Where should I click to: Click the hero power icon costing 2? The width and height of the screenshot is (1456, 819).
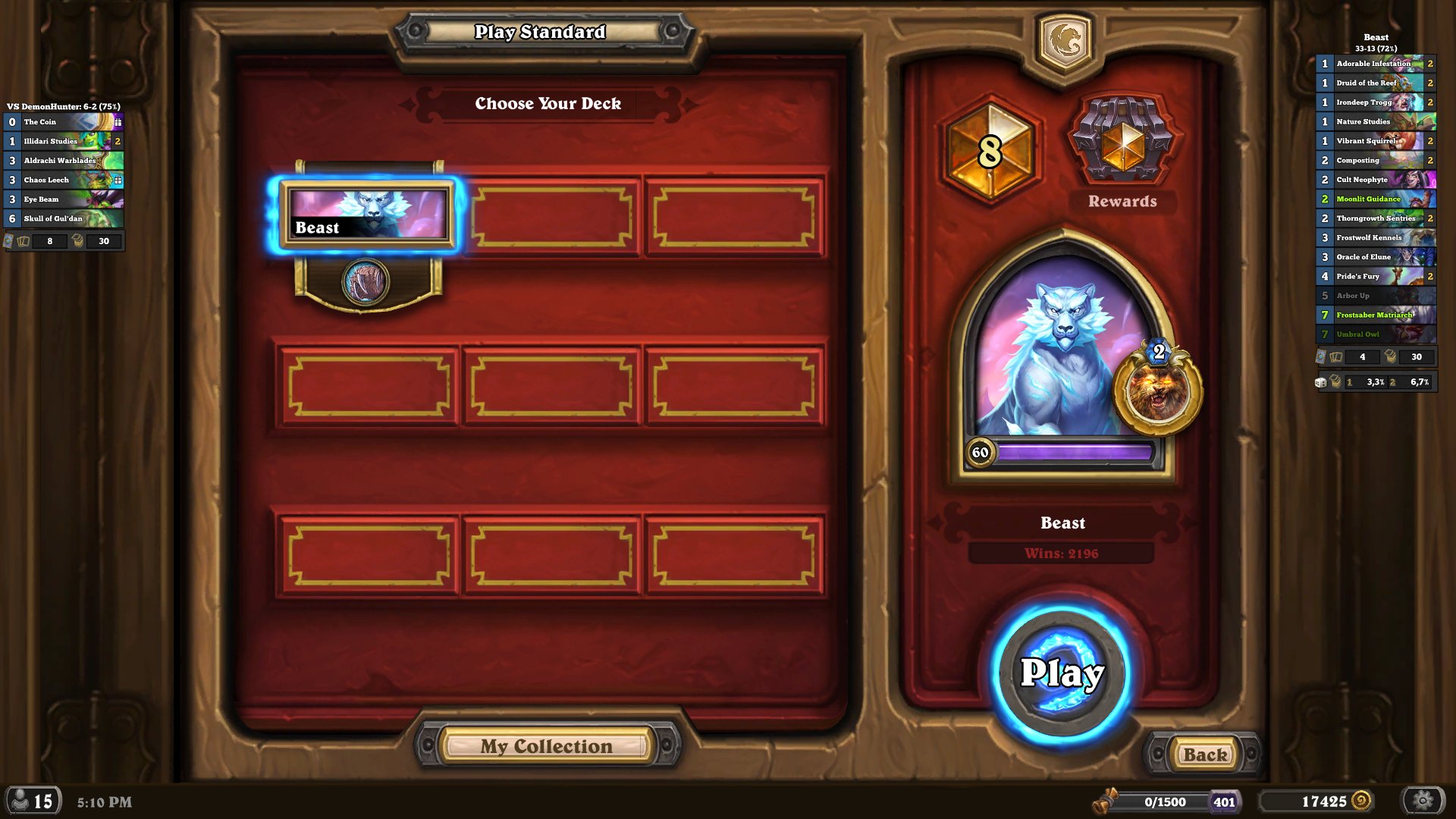(x=1157, y=388)
